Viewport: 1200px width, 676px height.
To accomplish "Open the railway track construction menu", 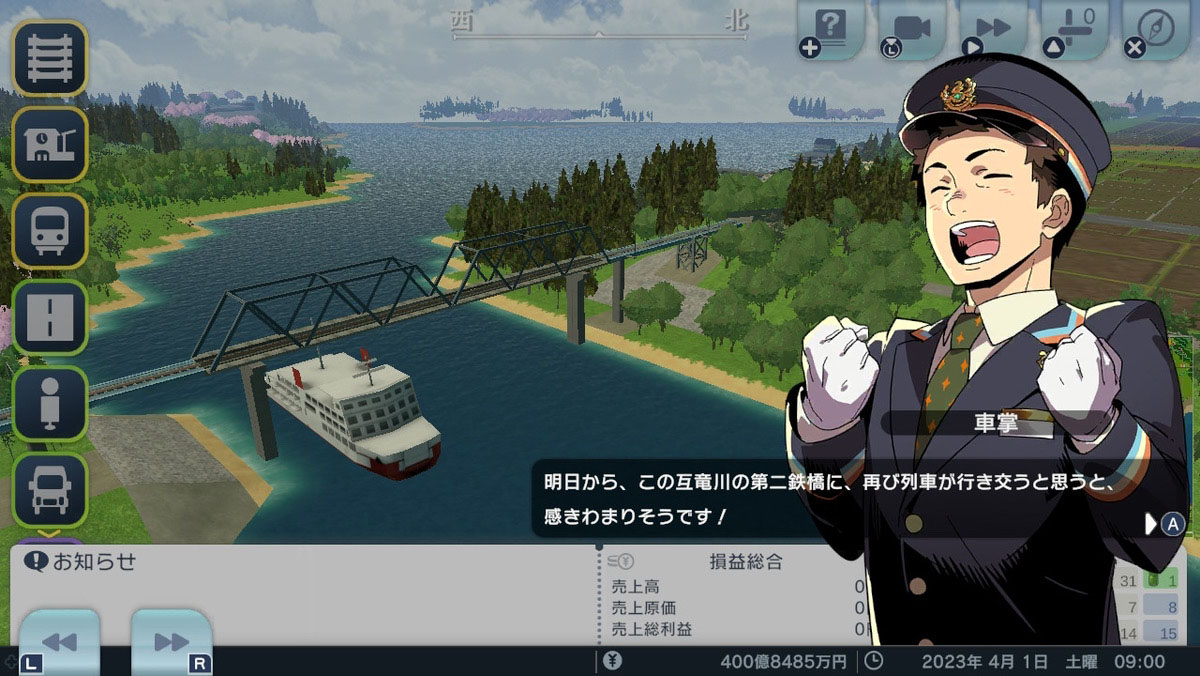I will [x=49, y=58].
